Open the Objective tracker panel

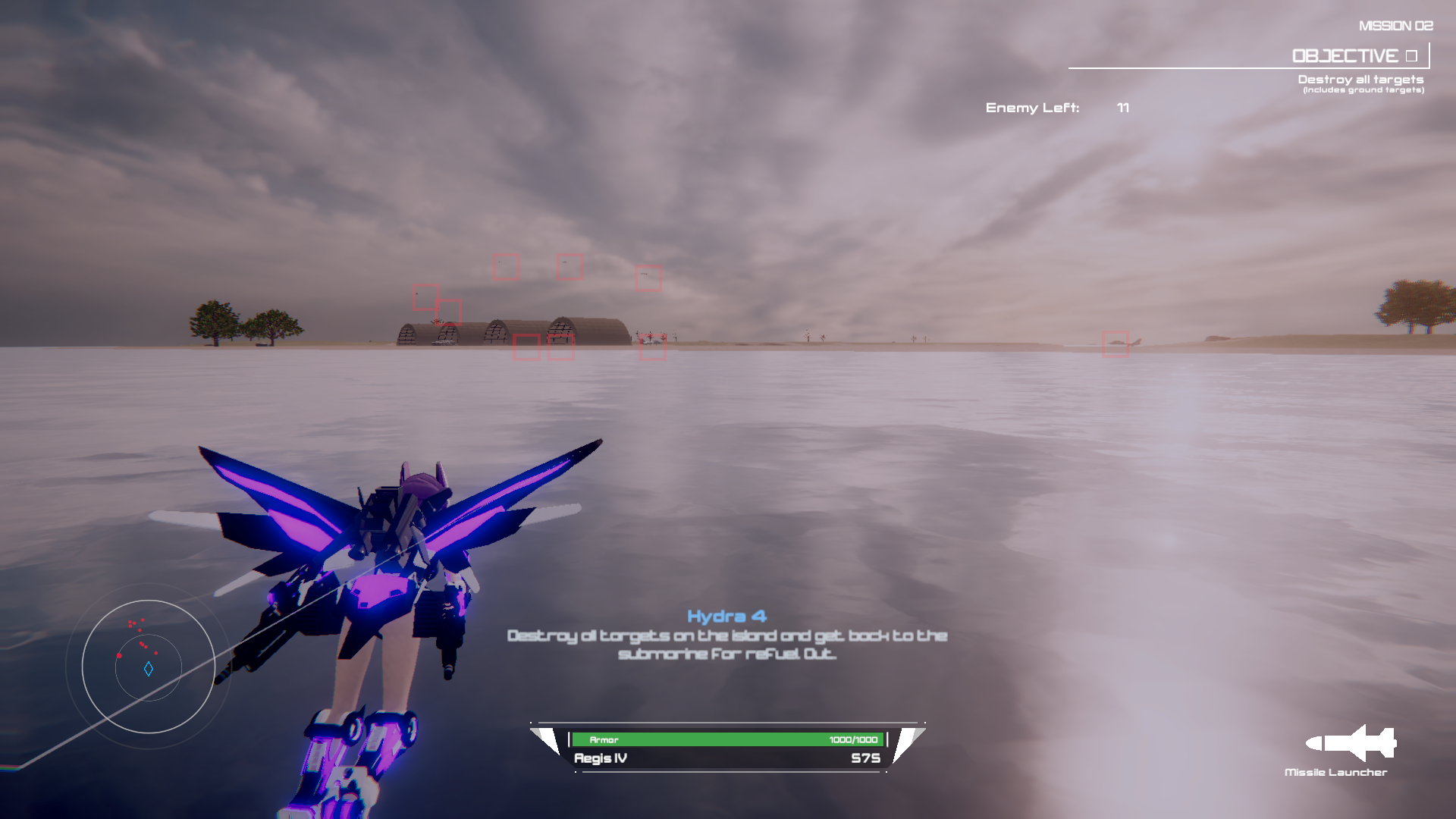pyautogui.click(x=1345, y=56)
